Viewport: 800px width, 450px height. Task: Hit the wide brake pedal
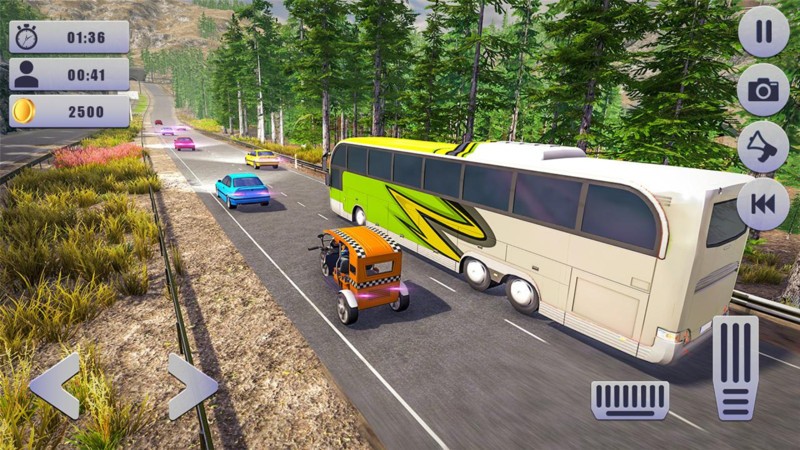(x=630, y=399)
